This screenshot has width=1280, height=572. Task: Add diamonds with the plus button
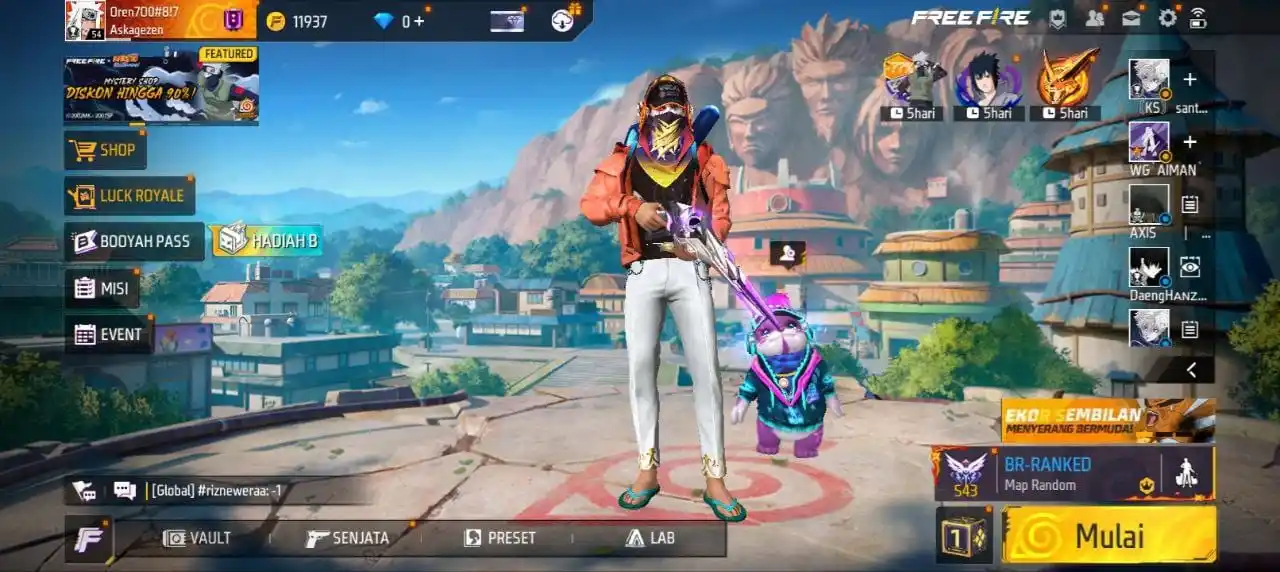pos(419,21)
